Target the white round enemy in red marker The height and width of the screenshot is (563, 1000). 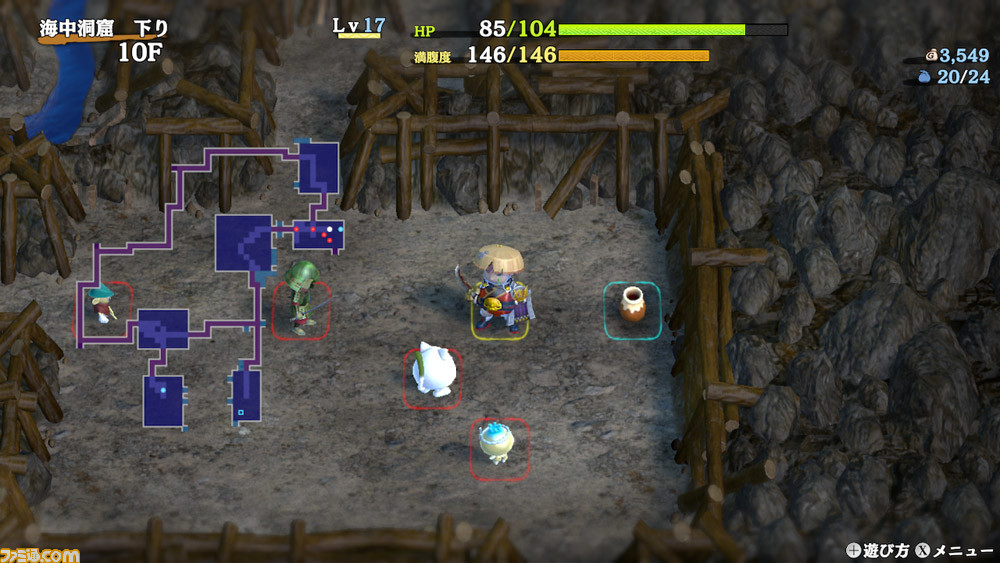(x=433, y=375)
